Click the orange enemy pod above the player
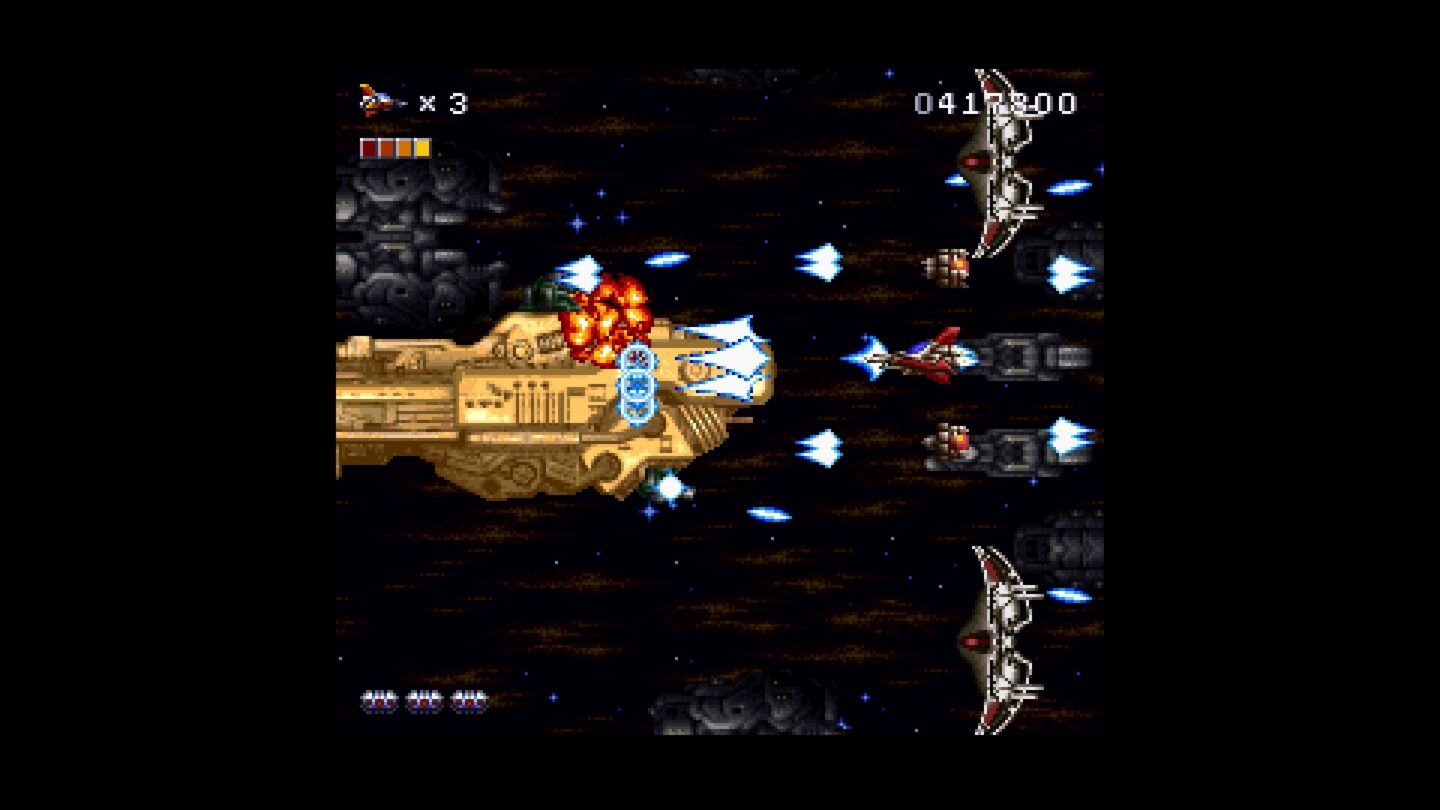 tap(951, 261)
